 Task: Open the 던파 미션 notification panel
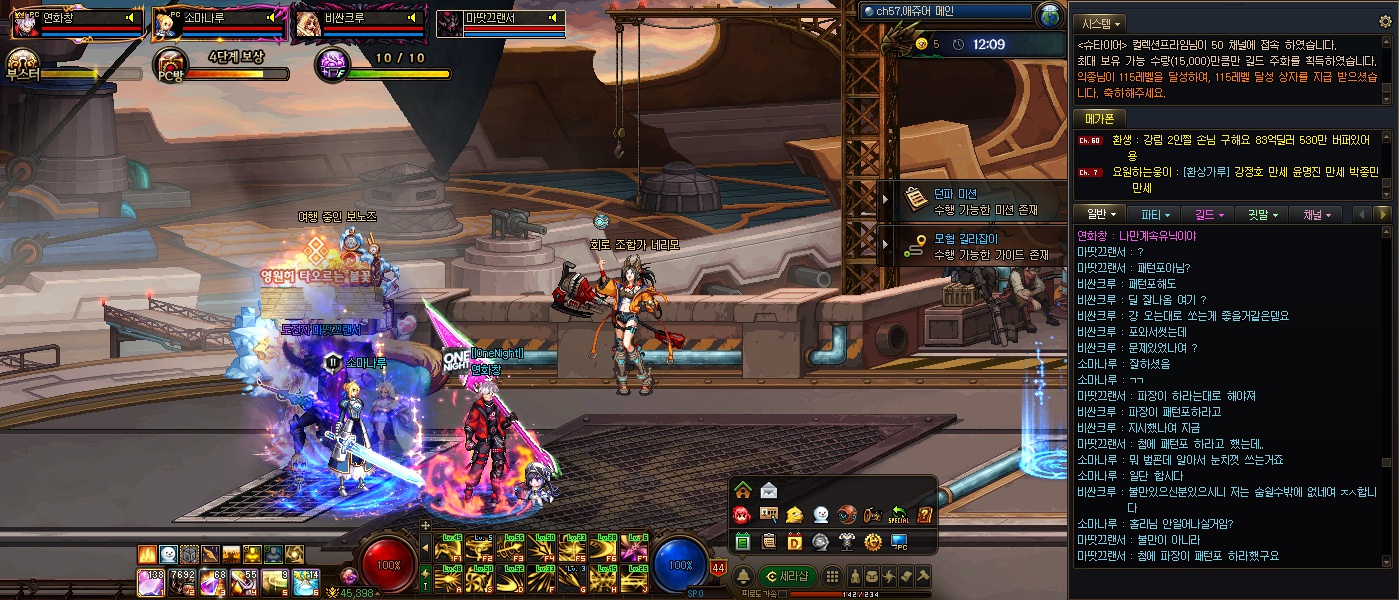[x=975, y=201]
